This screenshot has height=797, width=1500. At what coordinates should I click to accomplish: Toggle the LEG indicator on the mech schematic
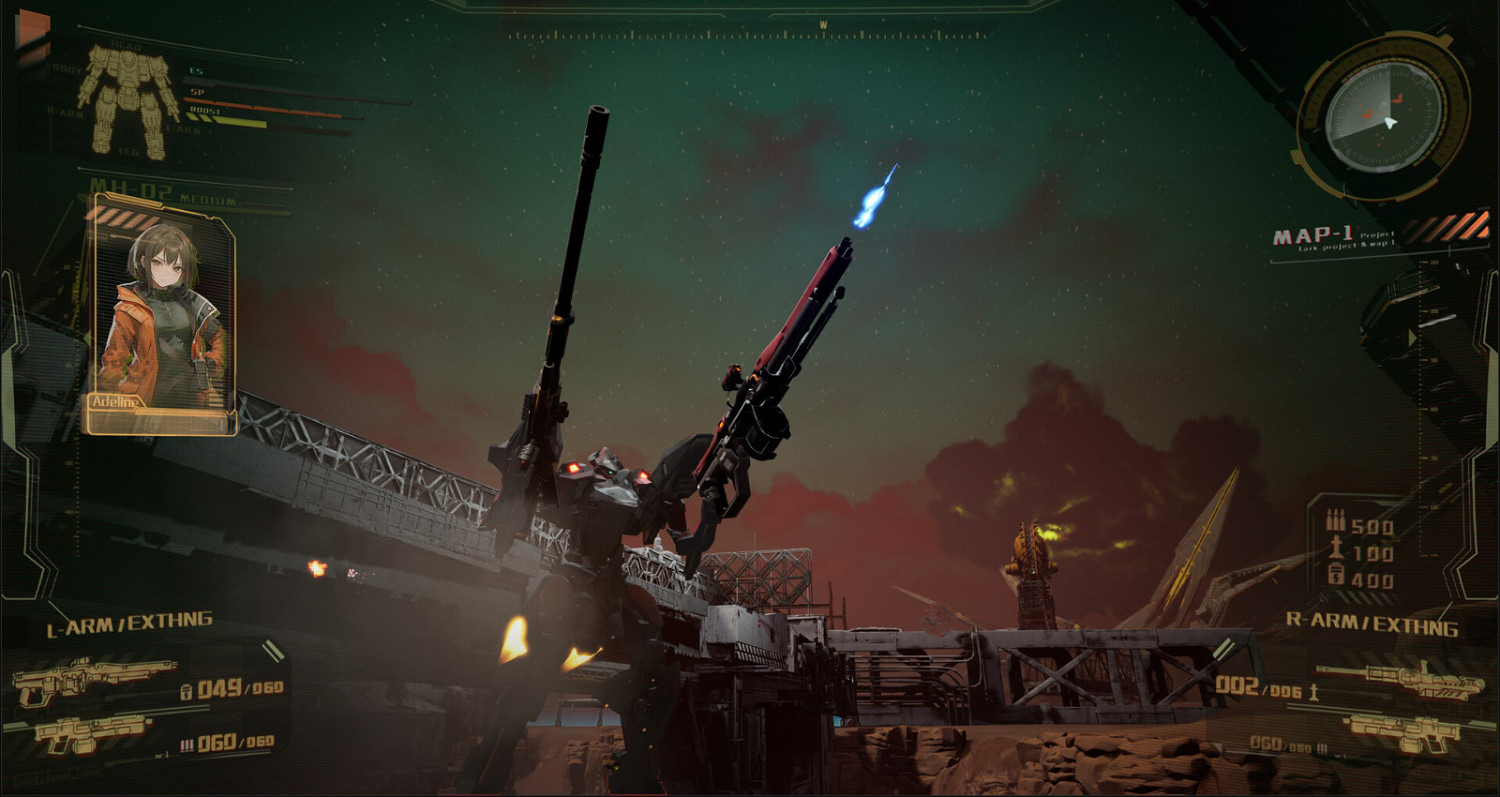tap(128, 150)
